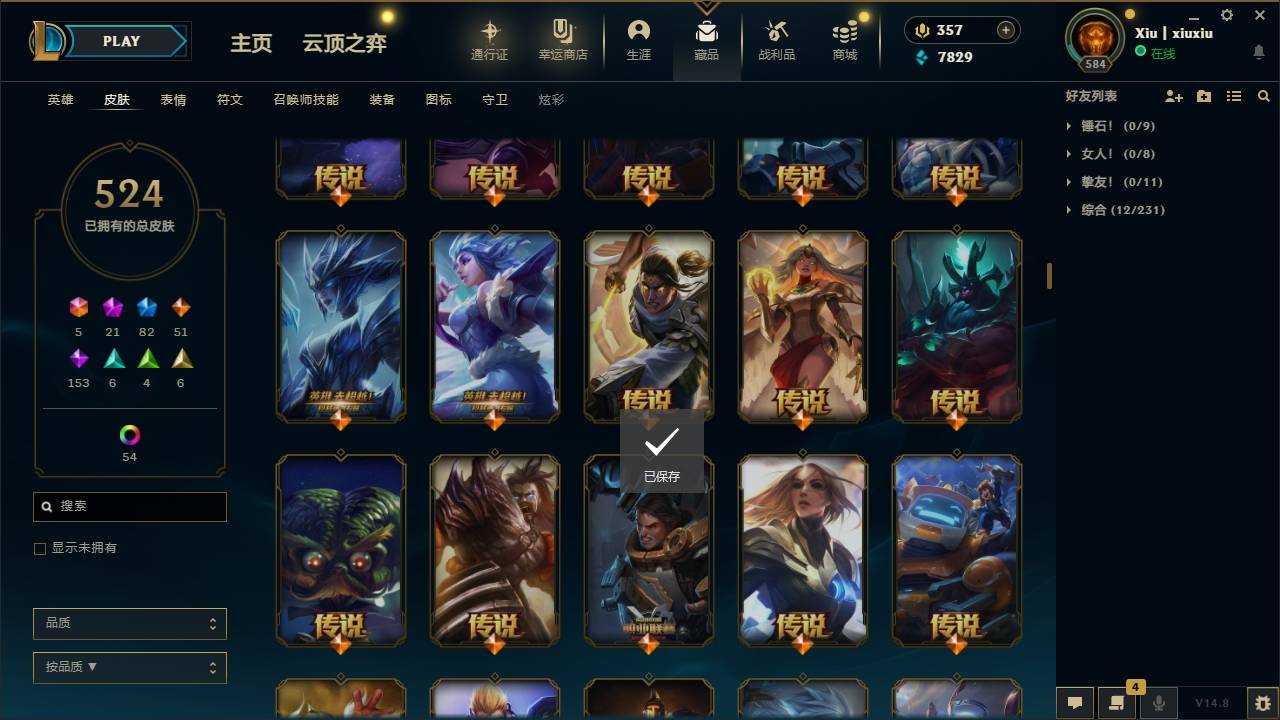Toggle the microphone in bottom bar
The height and width of the screenshot is (720, 1280).
[1158, 703]
